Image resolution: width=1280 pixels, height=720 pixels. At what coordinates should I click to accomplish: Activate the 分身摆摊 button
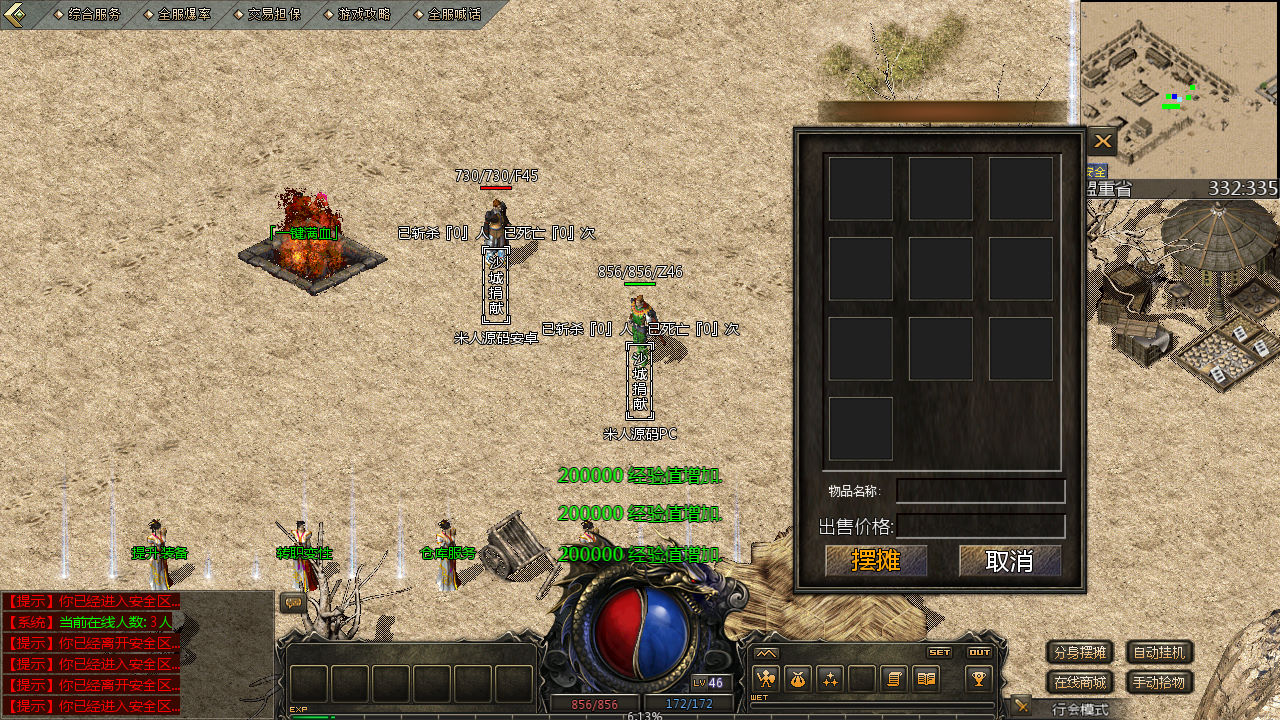click(1080, 653)
